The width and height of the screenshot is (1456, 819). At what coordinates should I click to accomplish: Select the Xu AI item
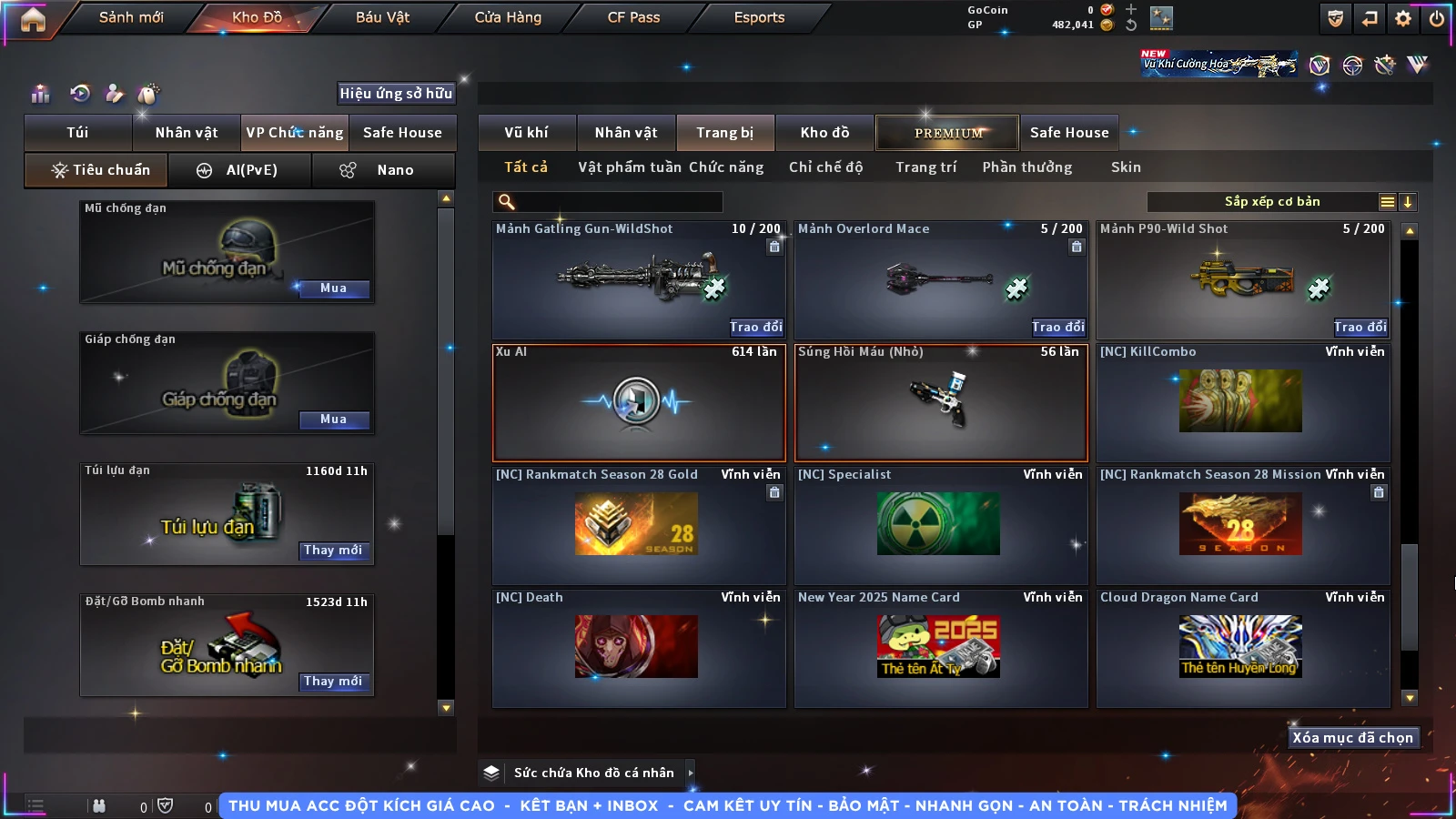[x=638, y=402]
